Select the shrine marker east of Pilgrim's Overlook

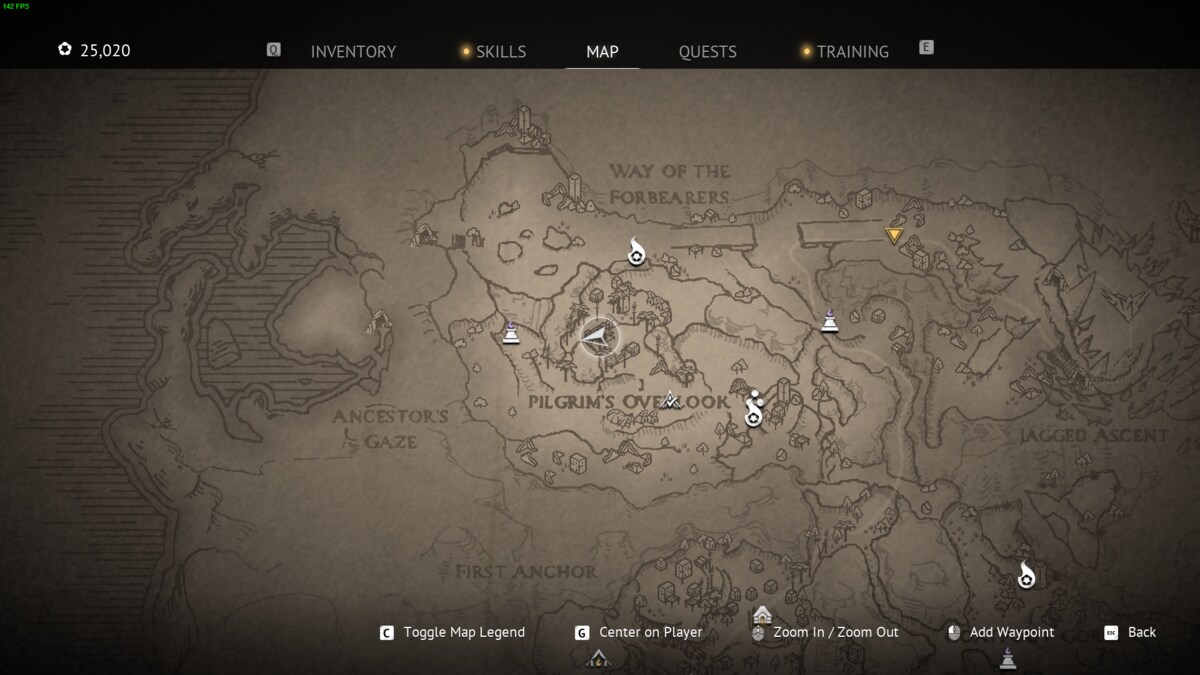tap(829, 321)
